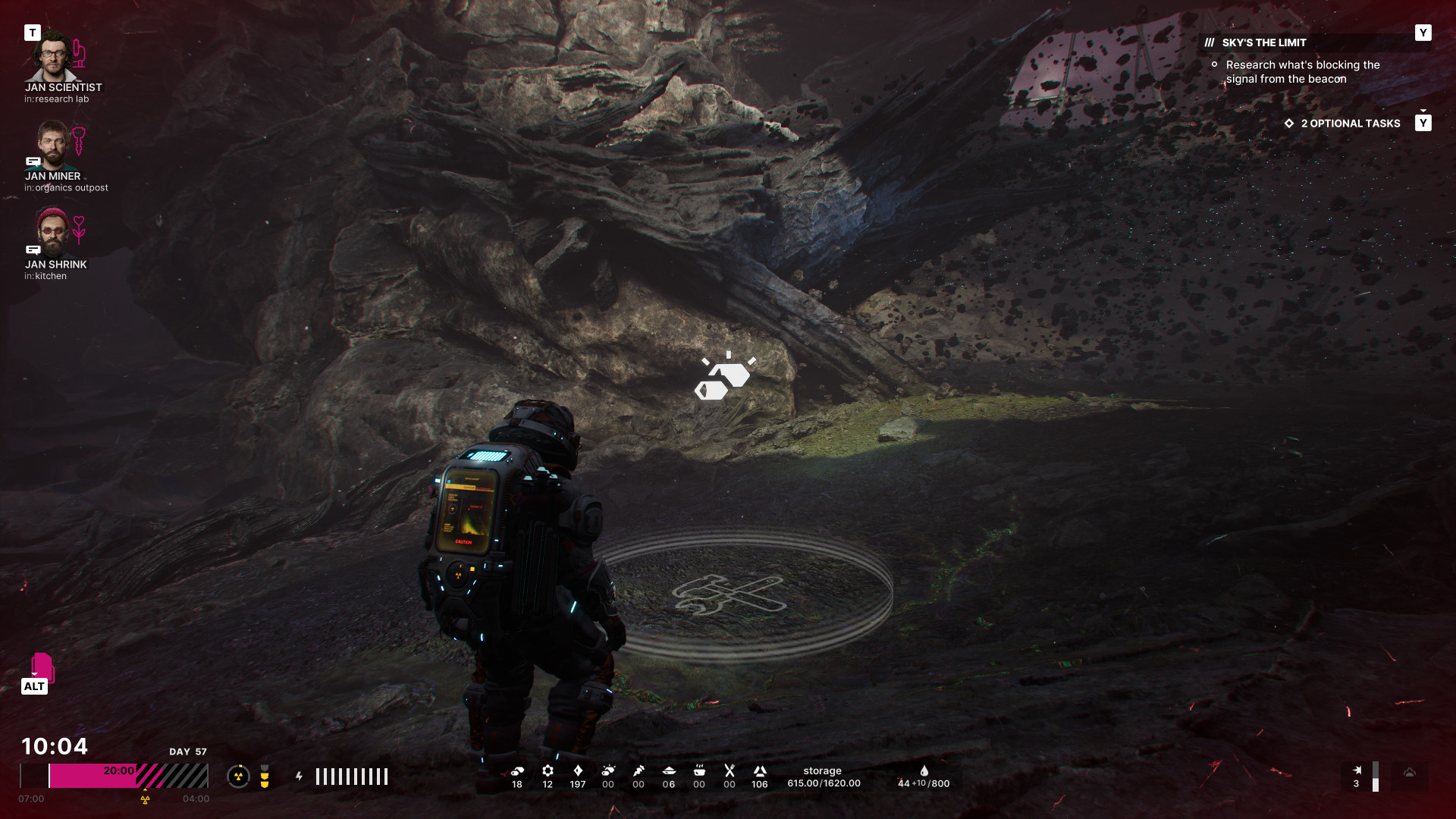
Task: Select the suit battery lightning bolt icon
Action: pos(299,776)
